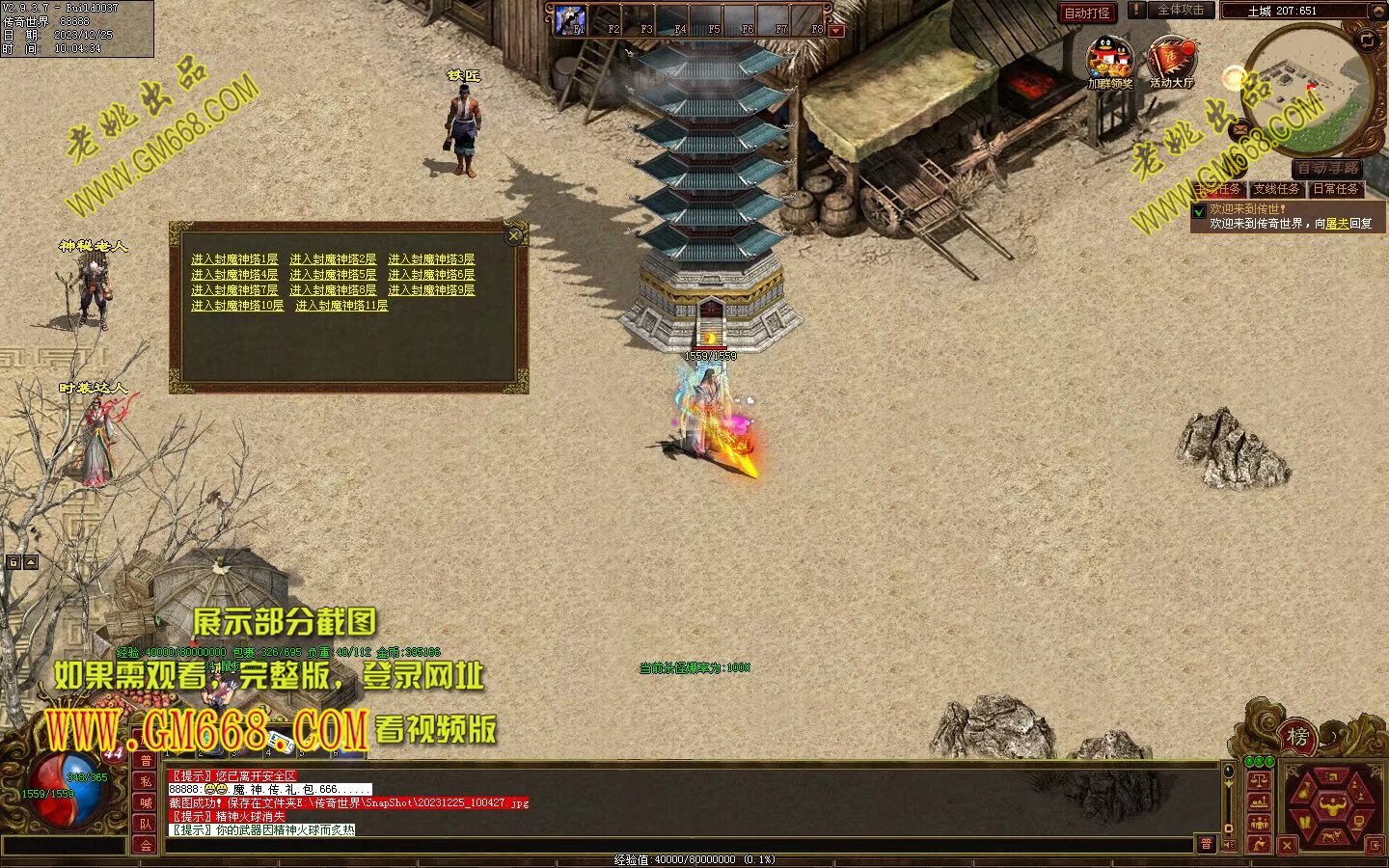The width and height of the screenshot is (1389, 868).
Task: Select the floor 9 tower entry link
Action: [x=431, y=290]
